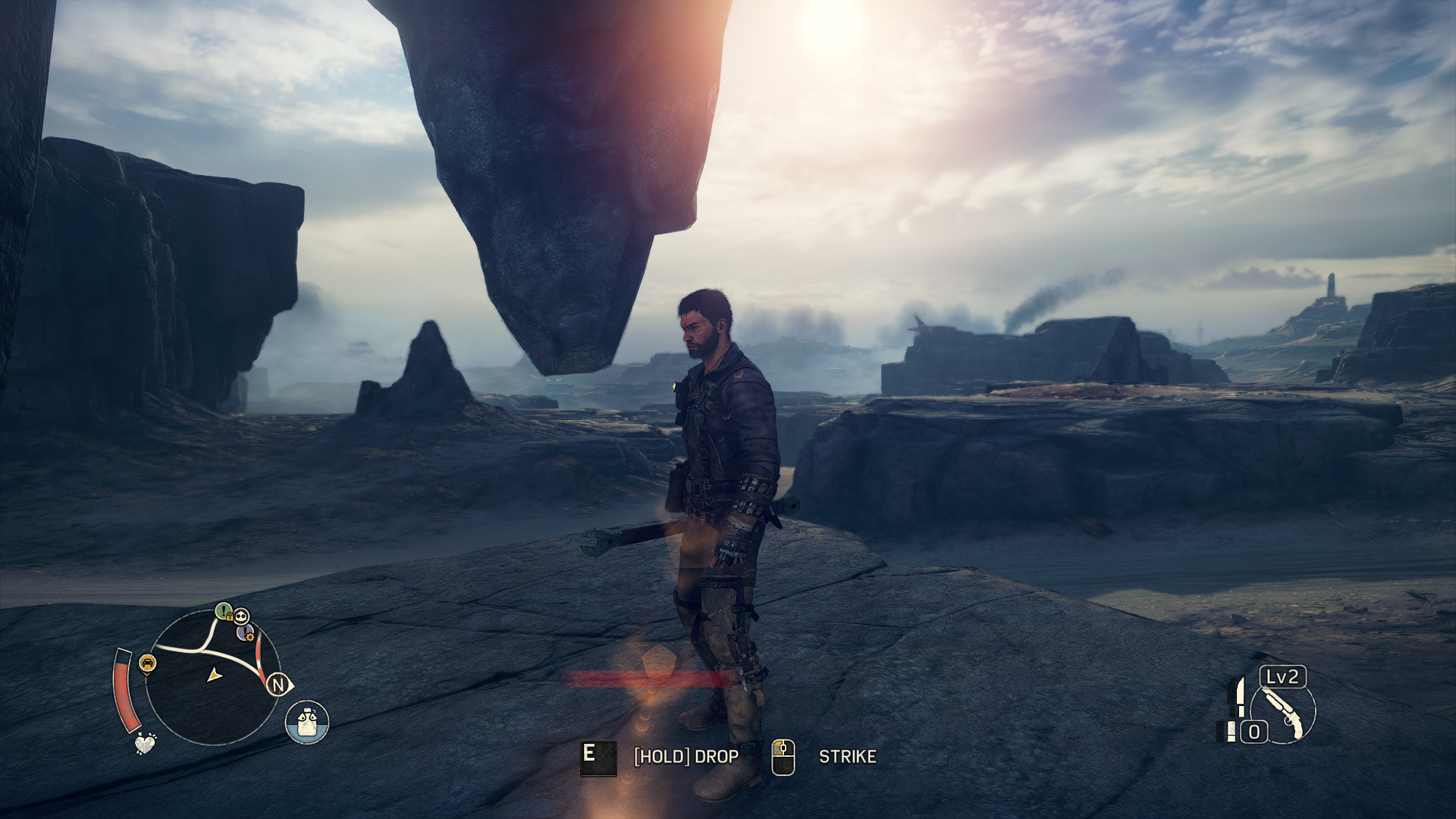Click the north compass indicator
Viewport: 1456px width, 819px height.
(278, 685)
